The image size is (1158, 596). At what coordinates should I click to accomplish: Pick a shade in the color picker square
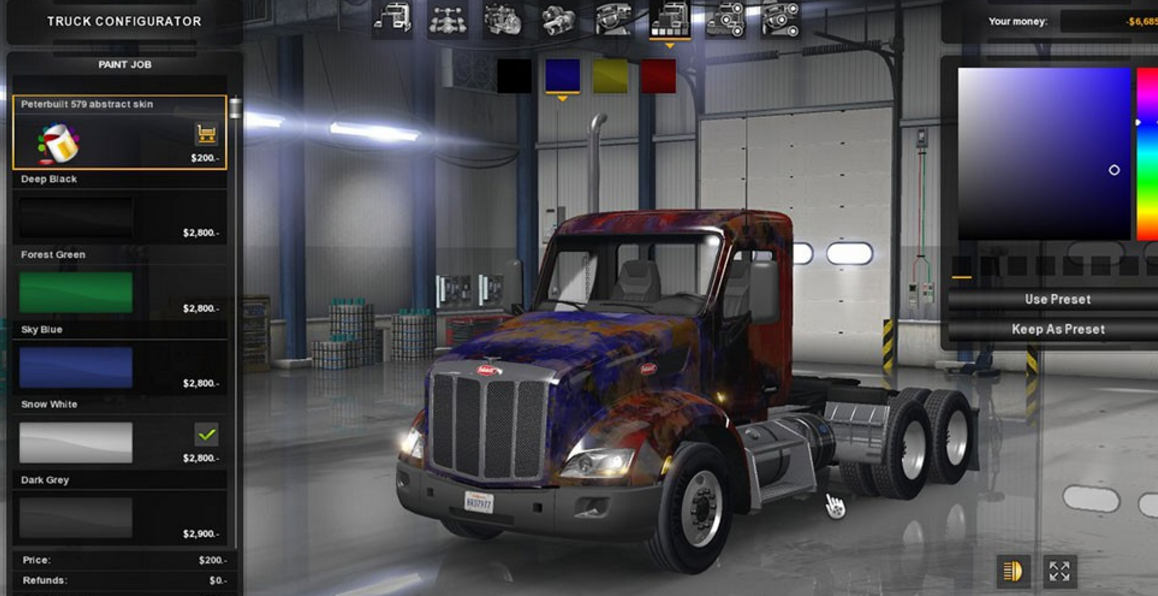1044,153
